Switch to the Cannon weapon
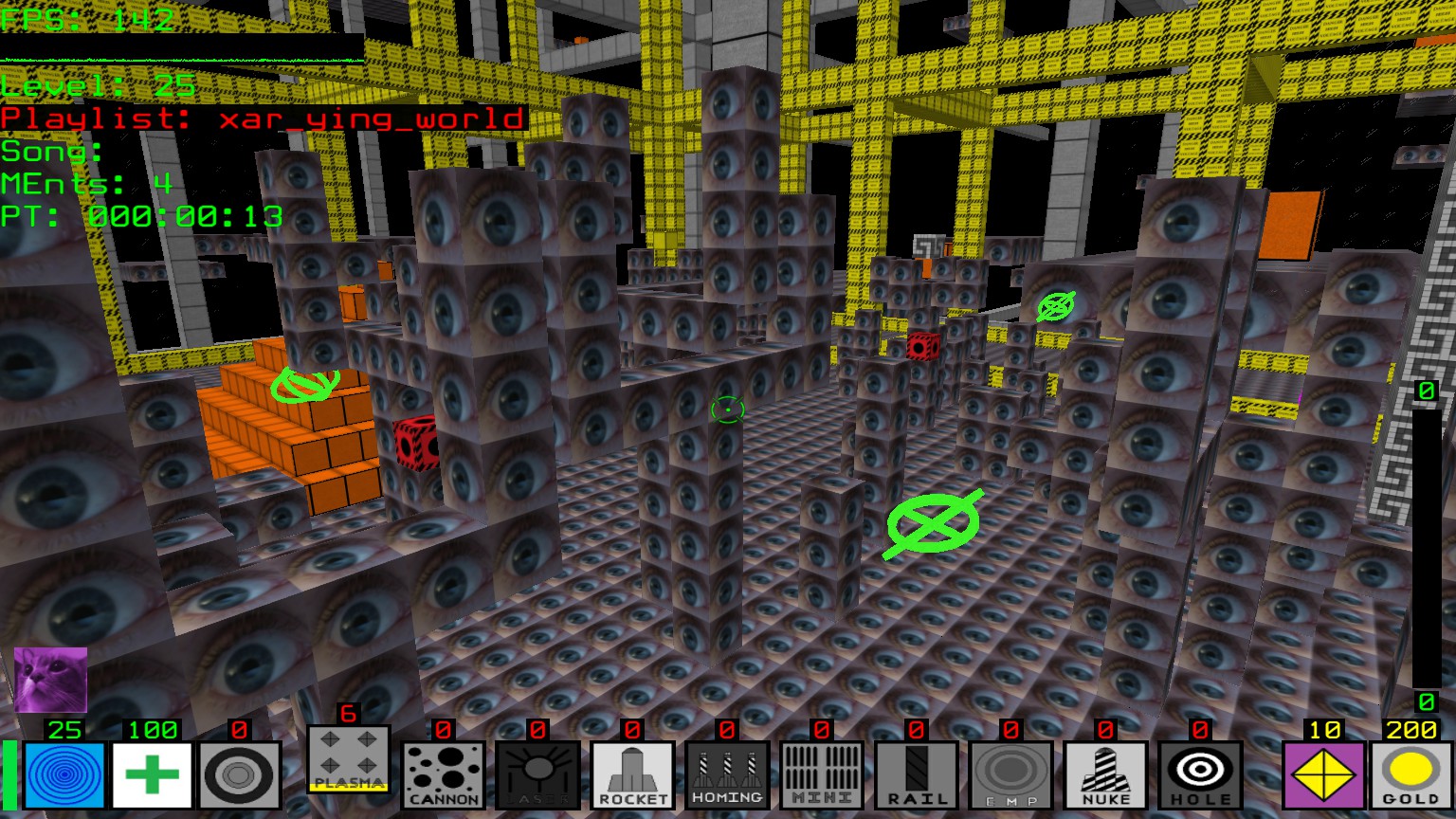The height and width of the screenshot is (819, 1456). pyautogui.click(x=443, y=775)
